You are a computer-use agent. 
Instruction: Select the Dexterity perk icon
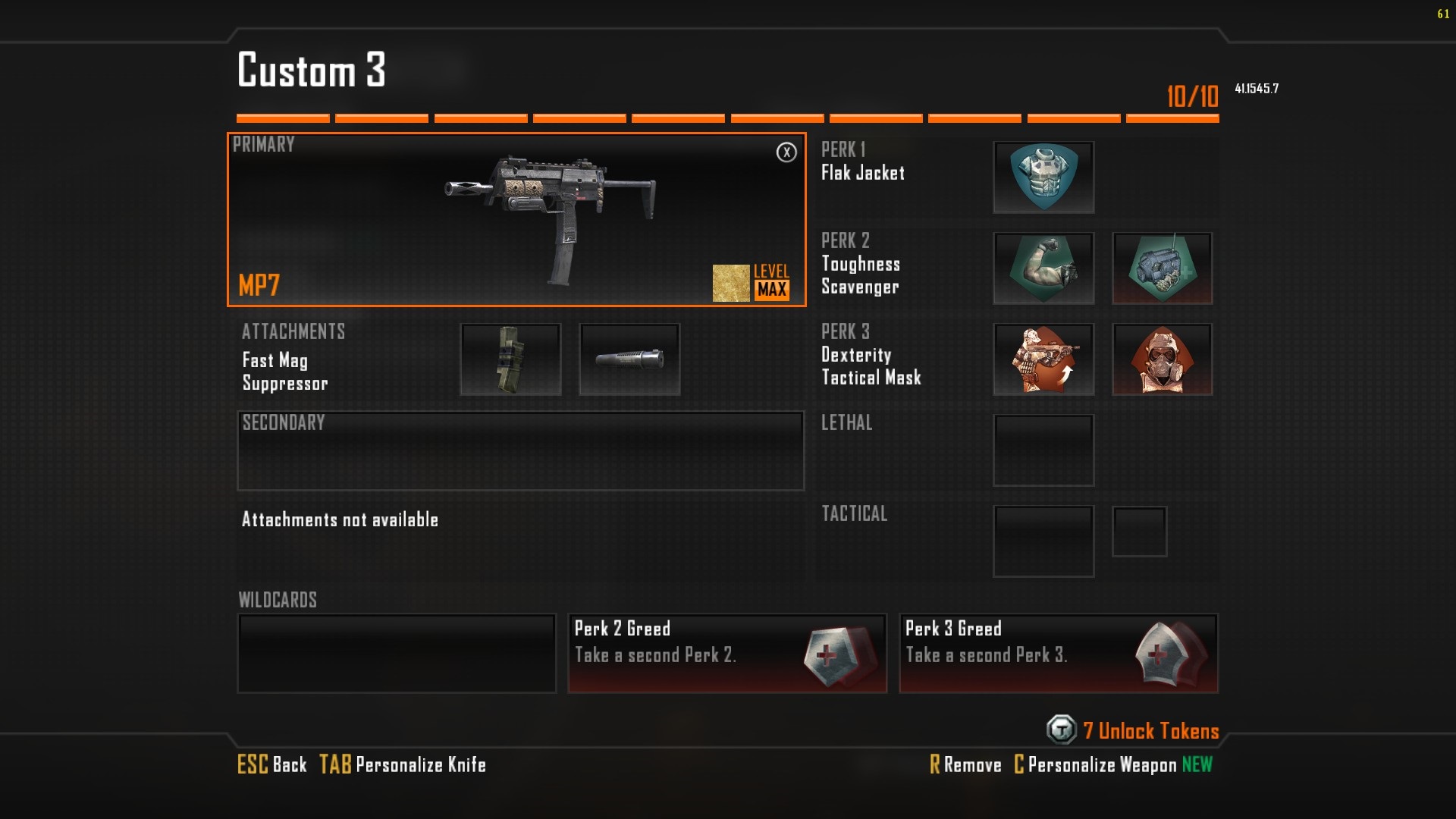pos(1043,359)
